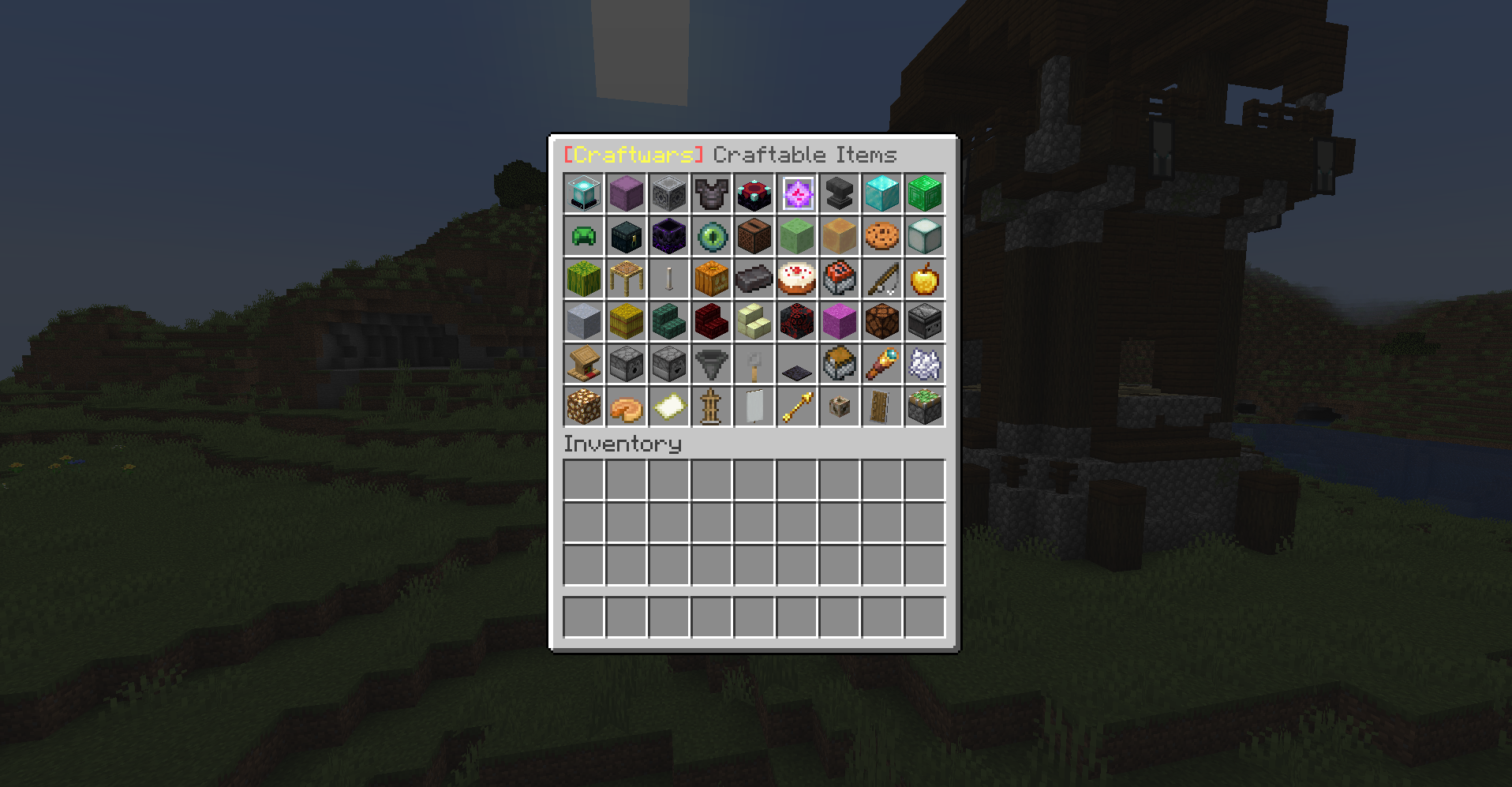Click the lectern
1512x787 pixels.
click(583, 364)
